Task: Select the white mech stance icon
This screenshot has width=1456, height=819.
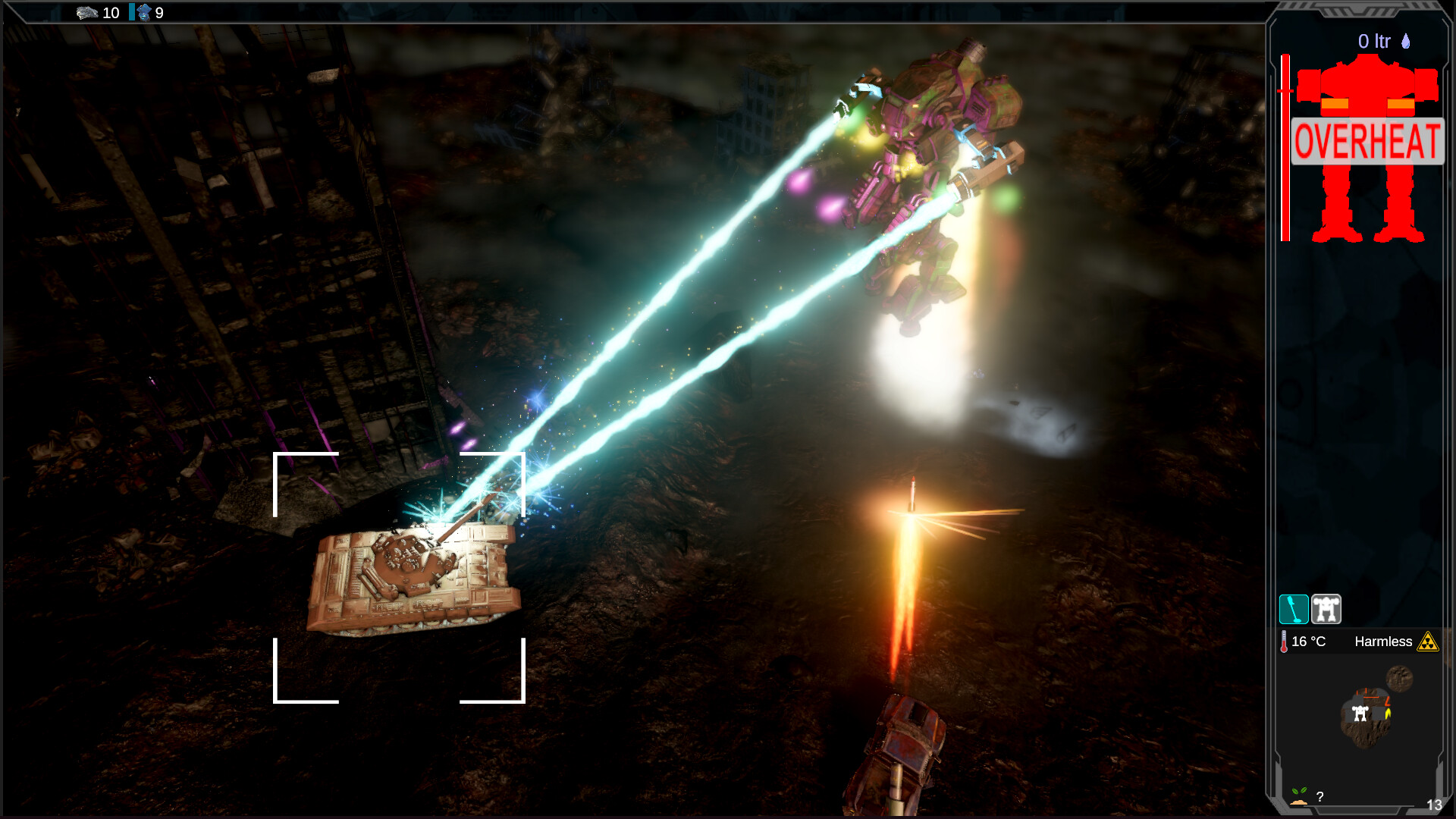Action: click(1326, 608)
